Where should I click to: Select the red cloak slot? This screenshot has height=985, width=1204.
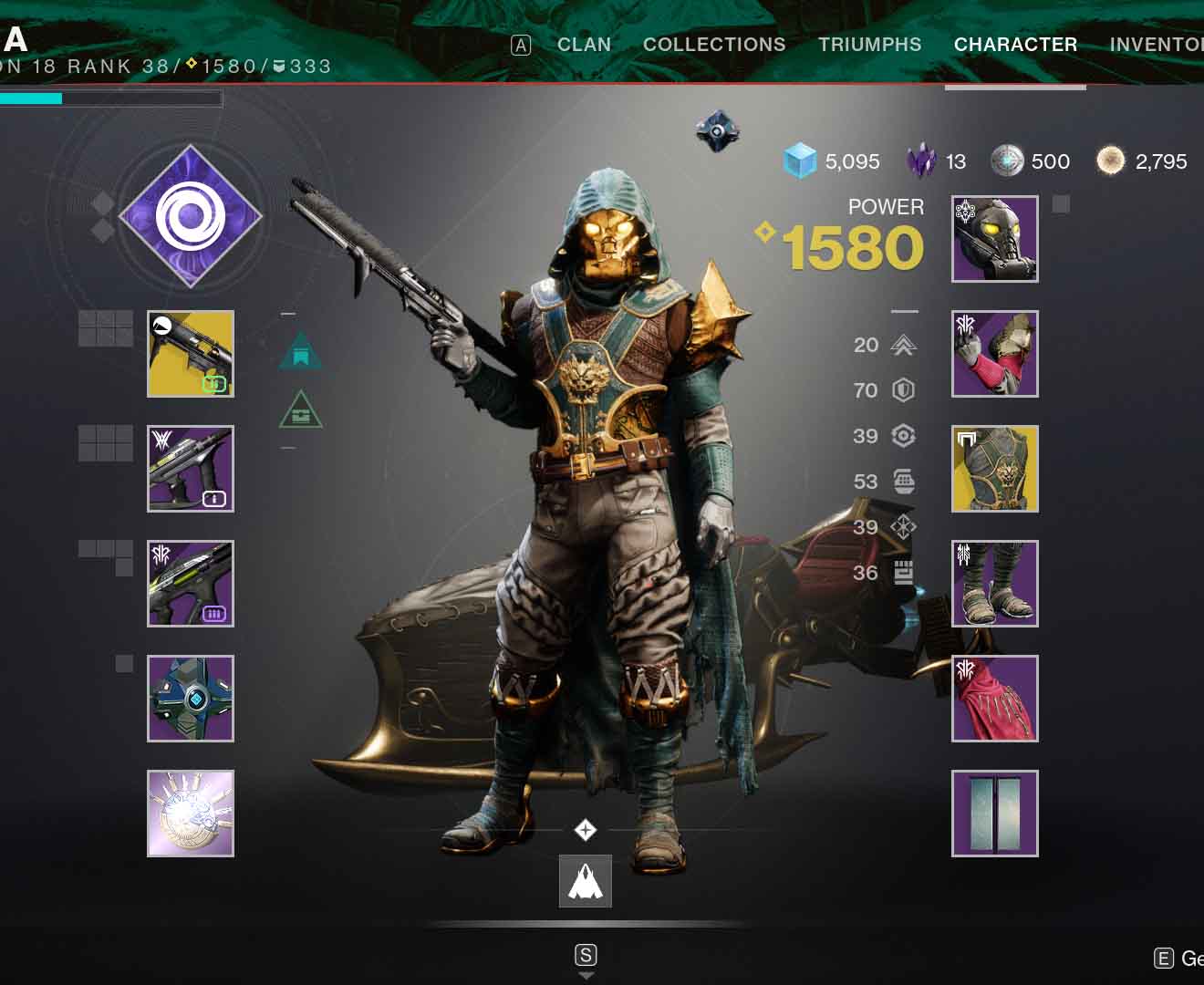[x=993, y=699]
